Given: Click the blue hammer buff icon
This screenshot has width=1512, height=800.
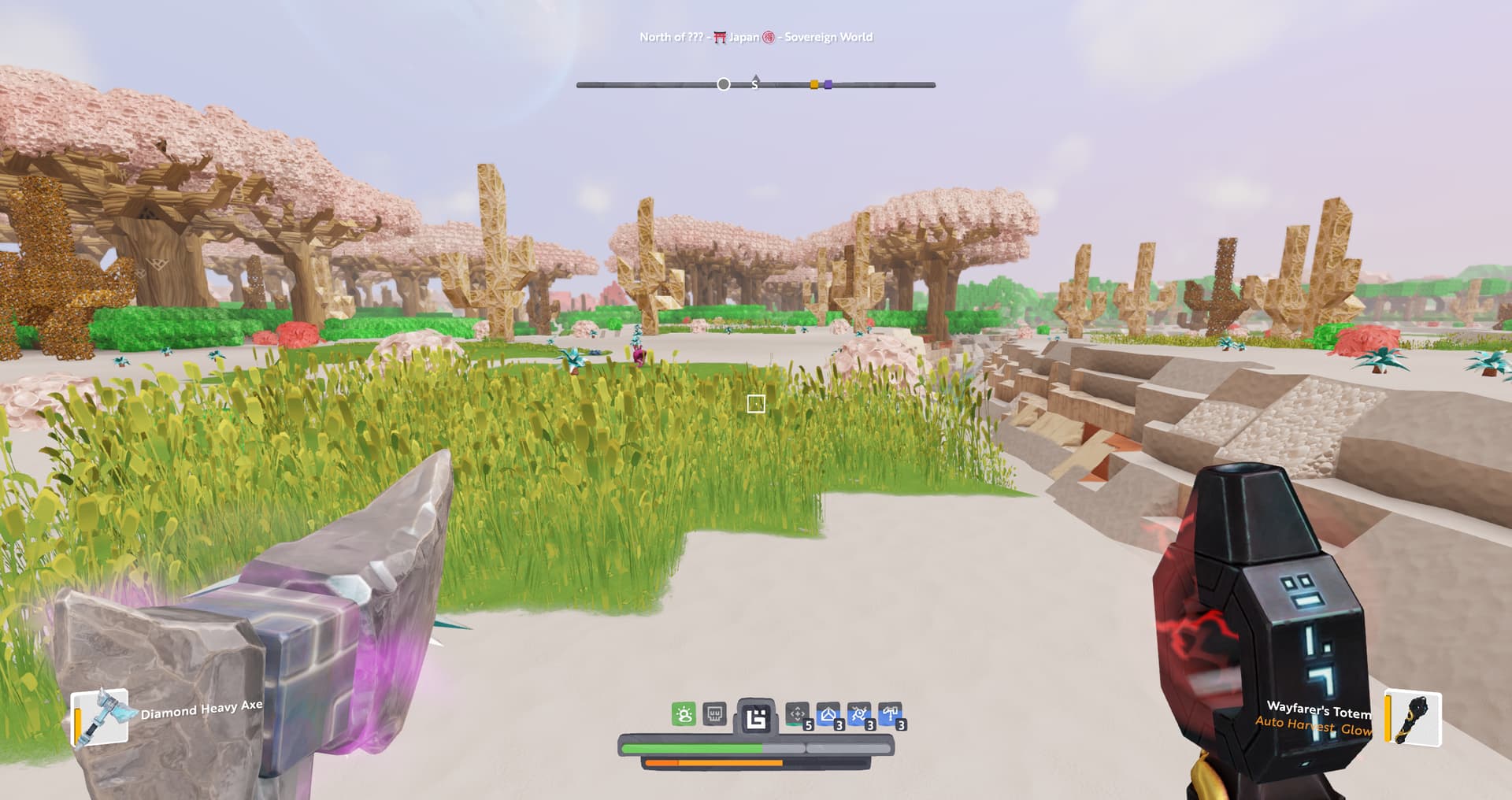Looking at the screenshot, I should 890,715.
